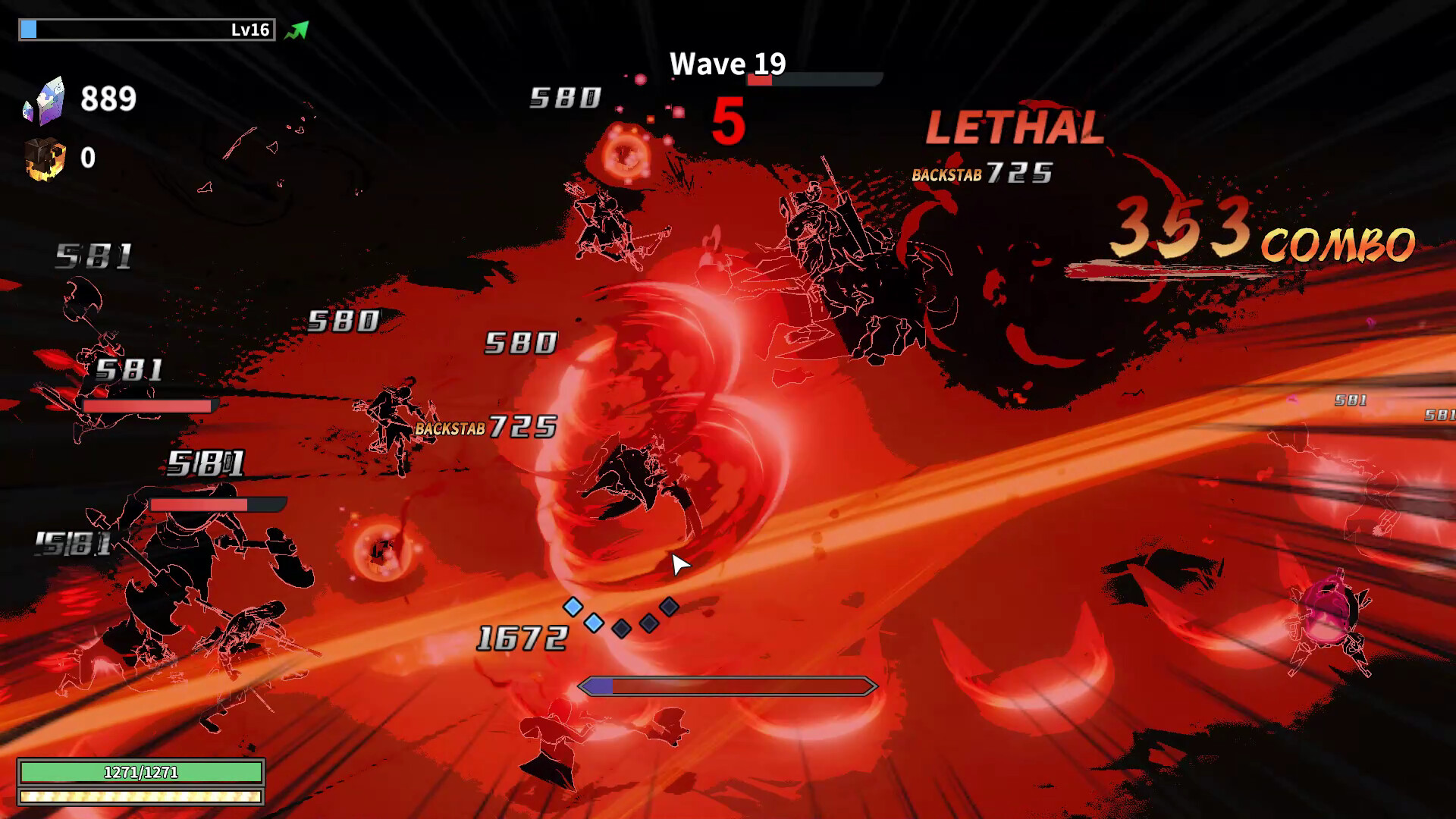Select the Wave 19 header label

pos(727,64)
